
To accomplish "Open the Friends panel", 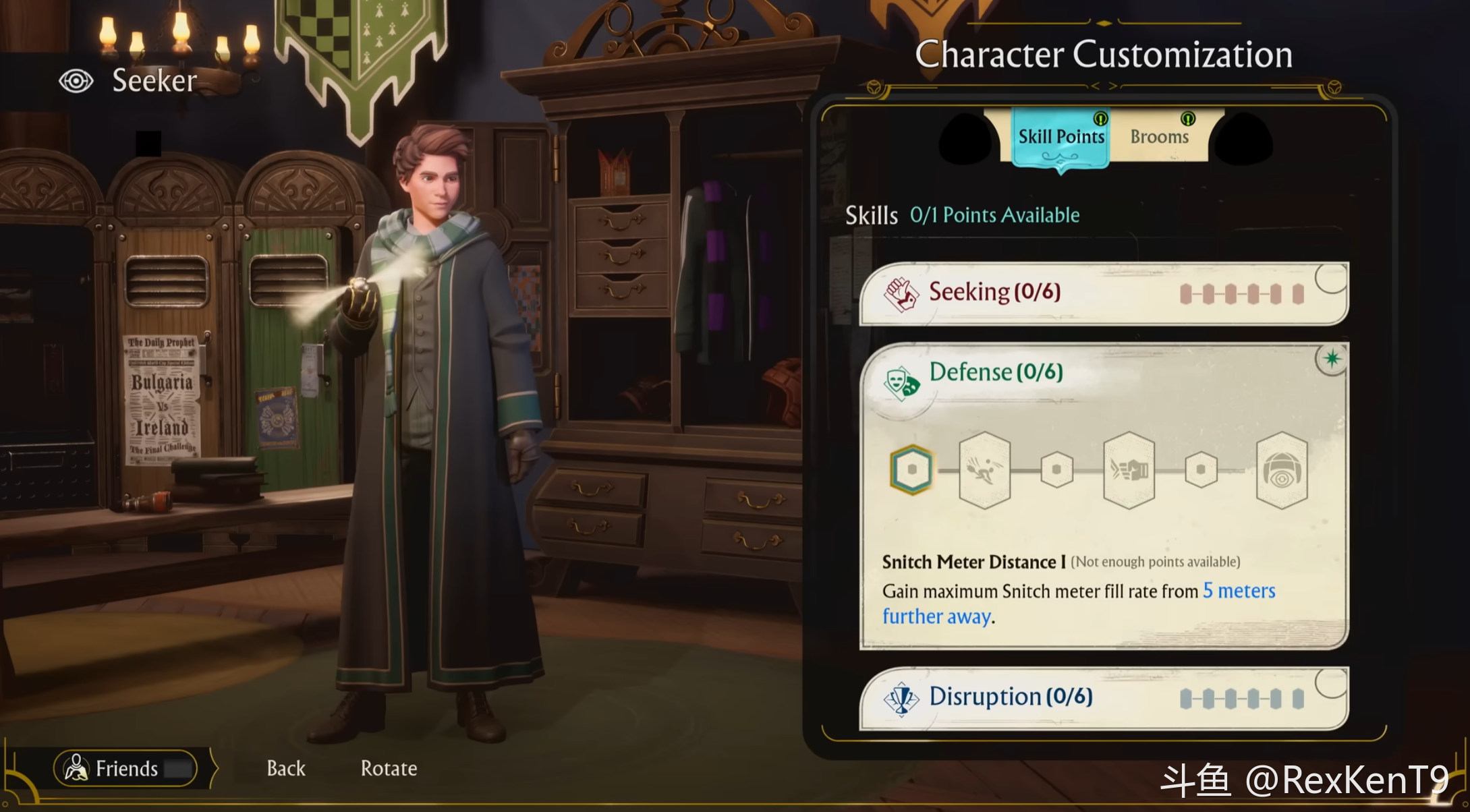I will click(126, 768).
